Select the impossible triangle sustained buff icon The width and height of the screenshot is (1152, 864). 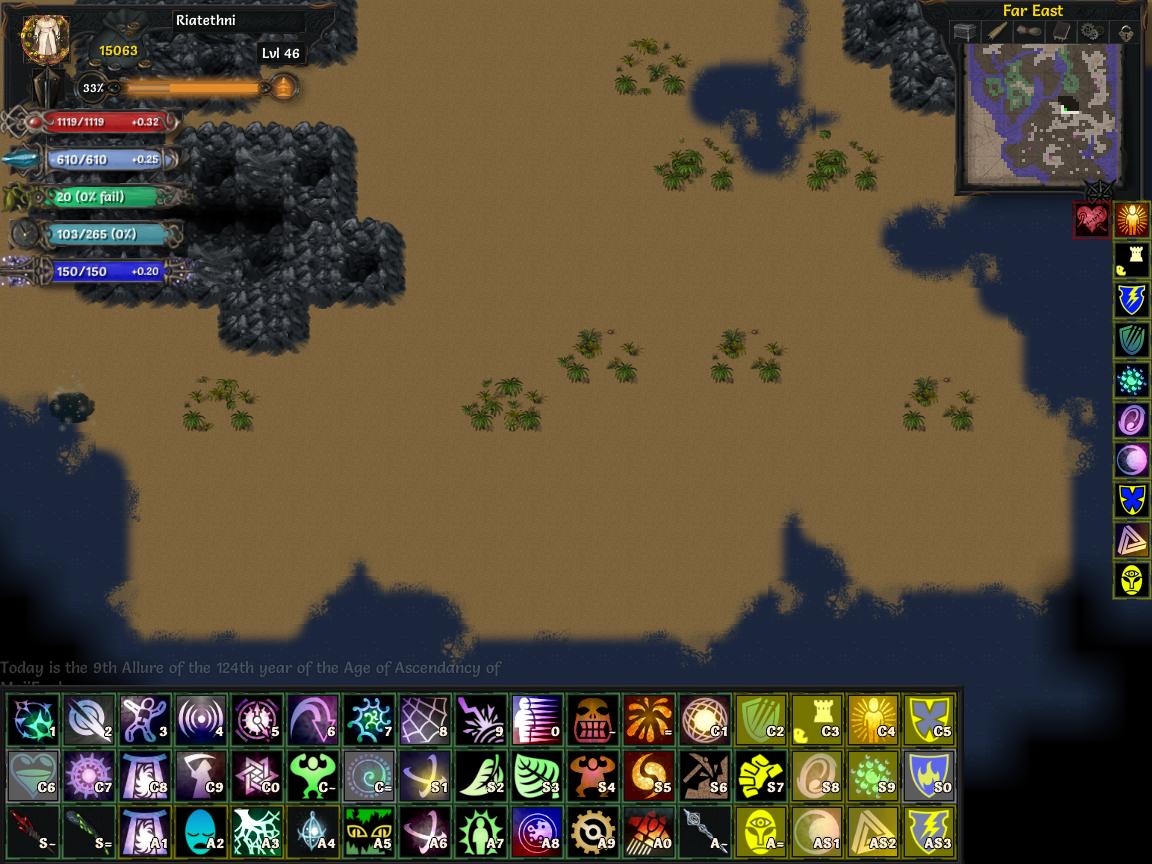tap(1131, 540)
